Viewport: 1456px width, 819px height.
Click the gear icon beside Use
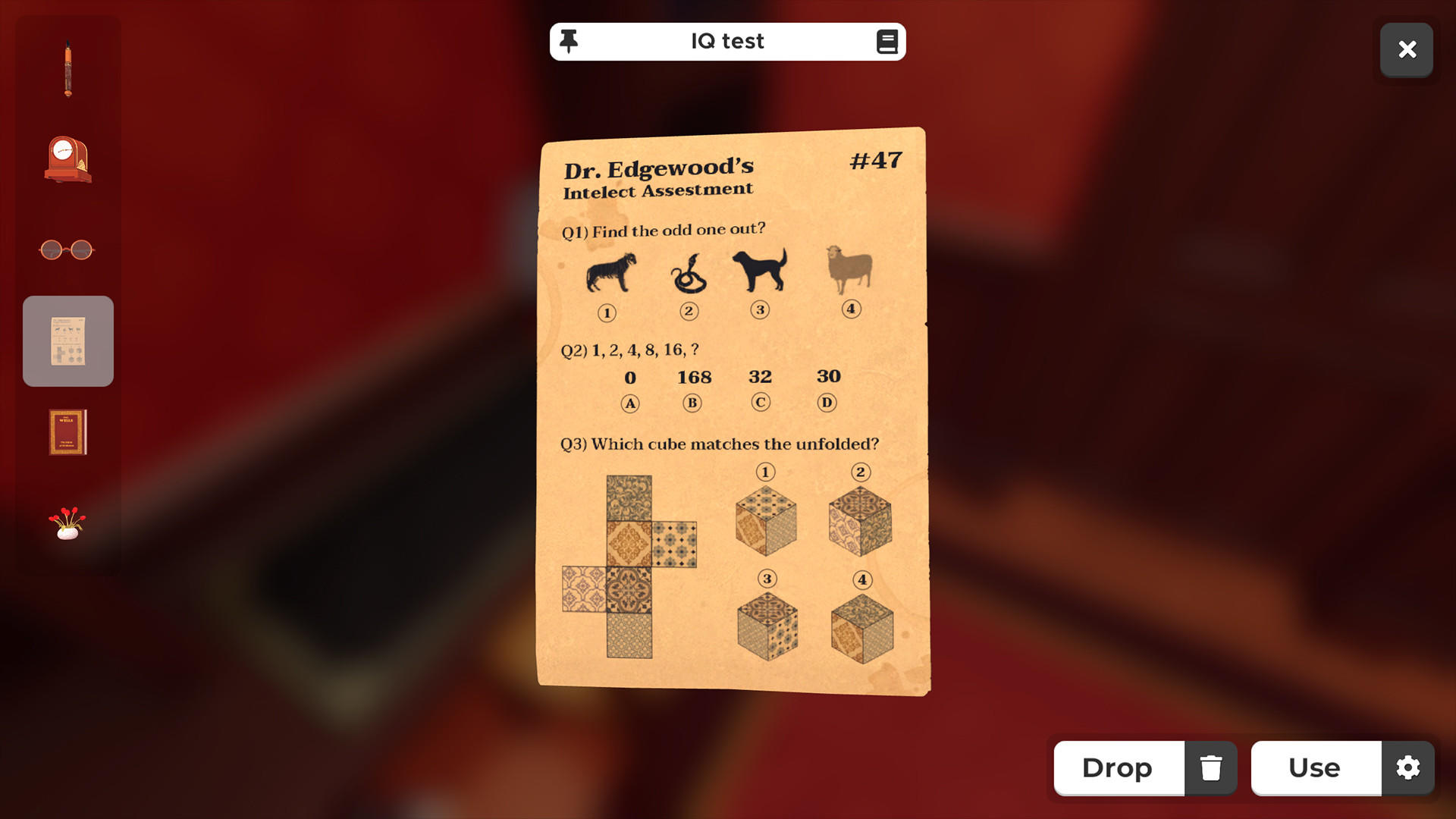[1407, 768]
